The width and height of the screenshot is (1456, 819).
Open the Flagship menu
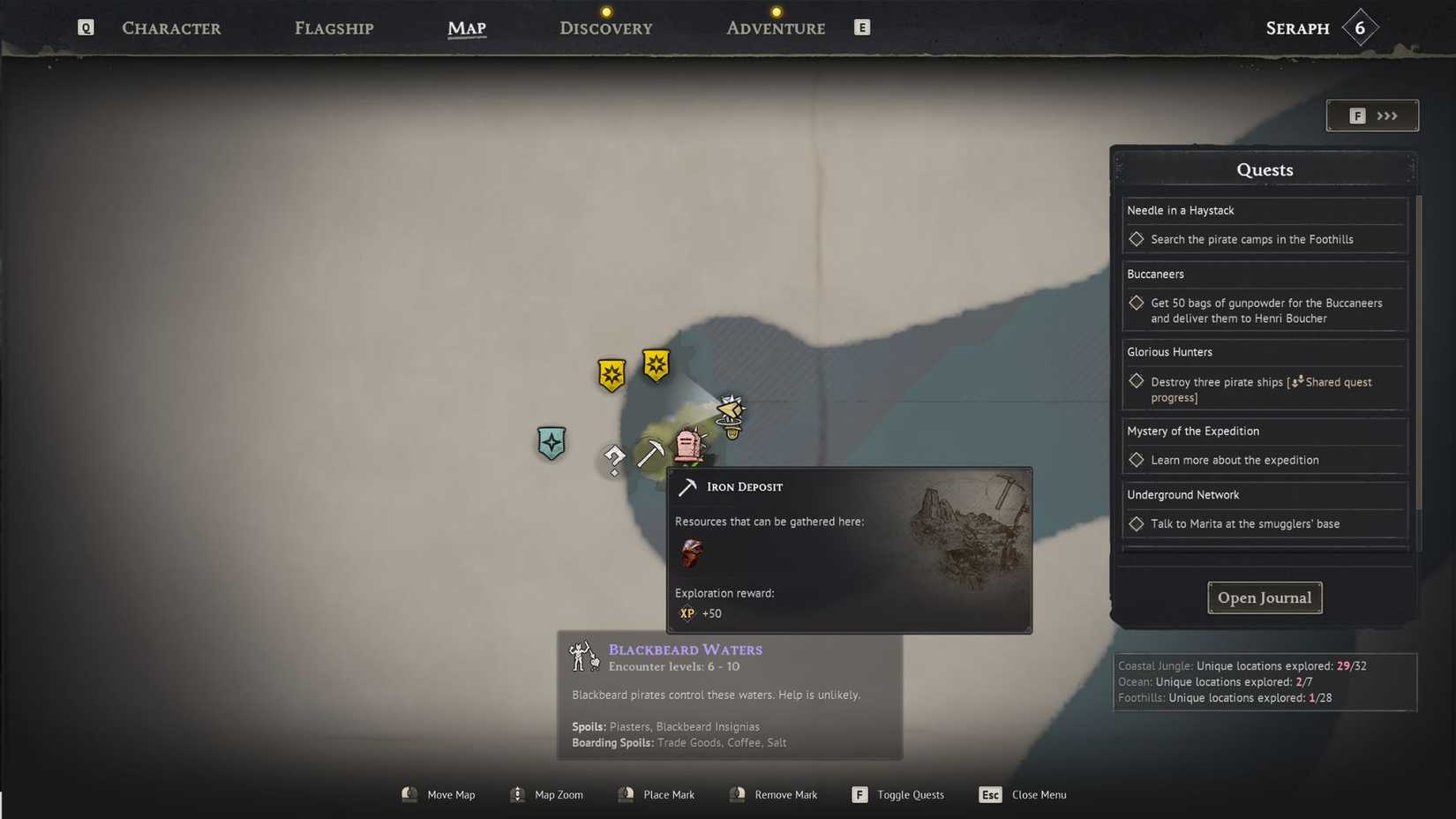334,27
